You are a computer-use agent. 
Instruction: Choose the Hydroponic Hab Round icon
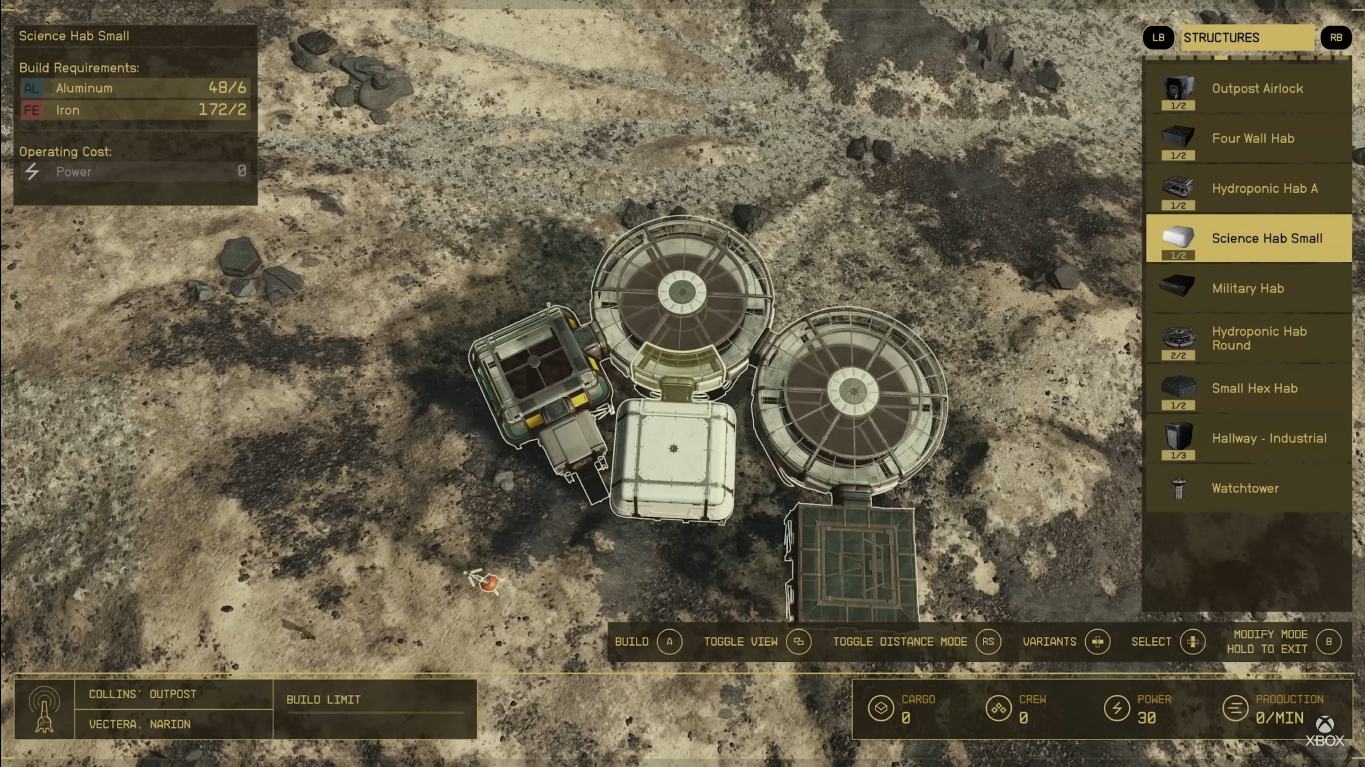click(x=1177, y=337)
